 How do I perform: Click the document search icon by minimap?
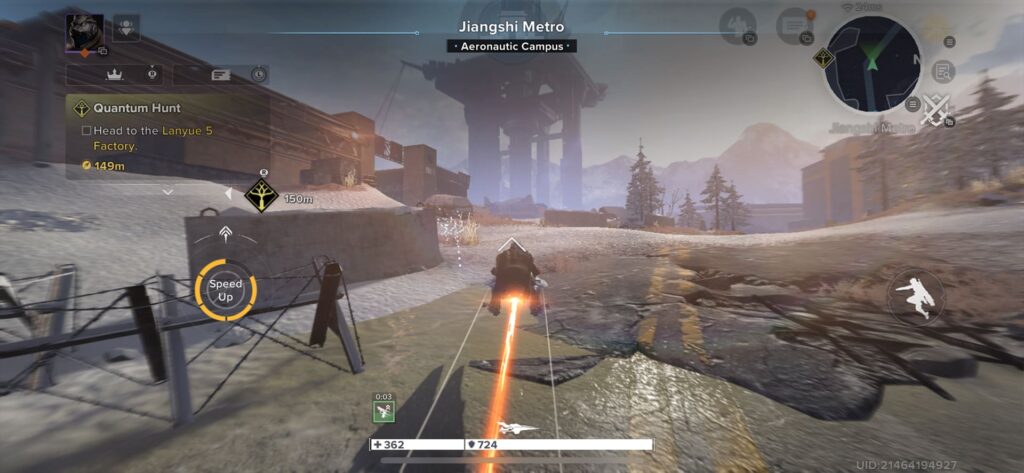941,71
